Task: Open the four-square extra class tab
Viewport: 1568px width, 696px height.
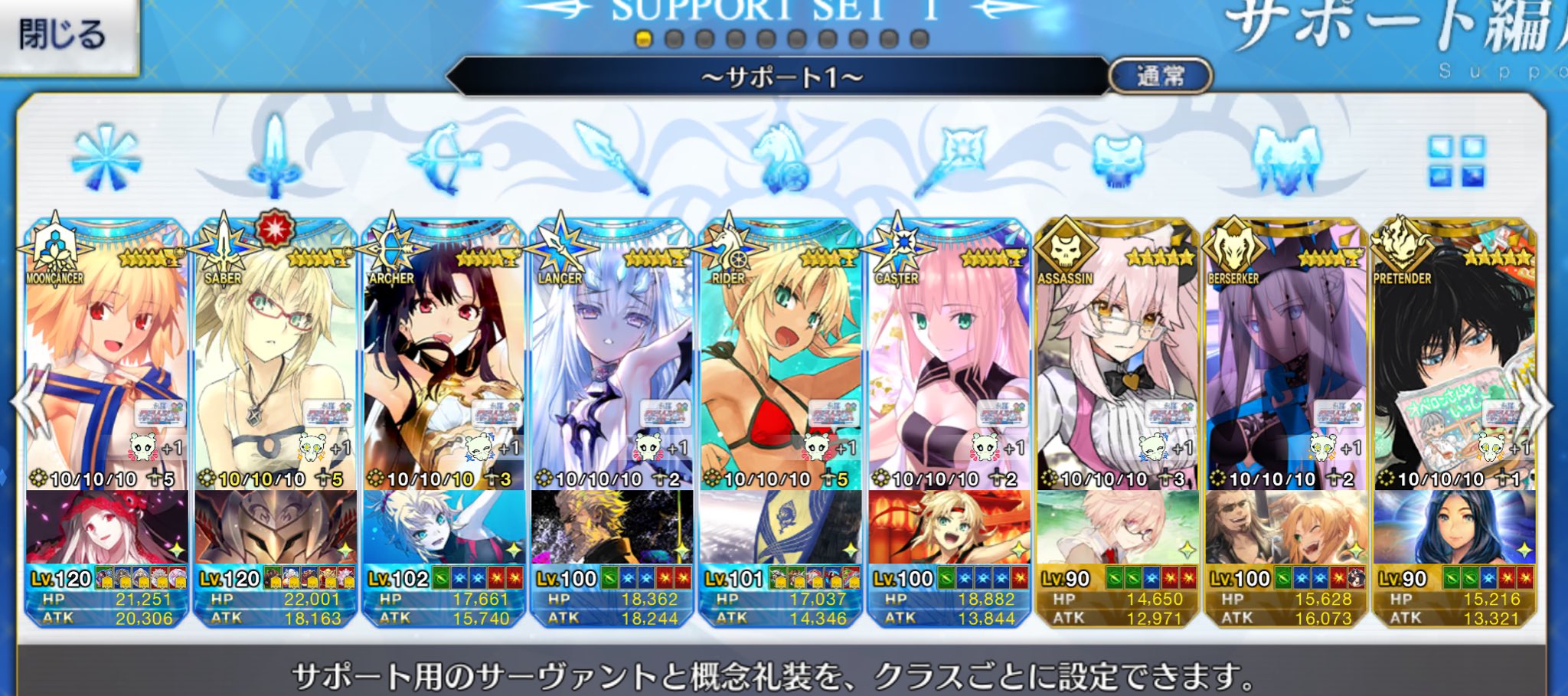Action: pos(1455,161)
